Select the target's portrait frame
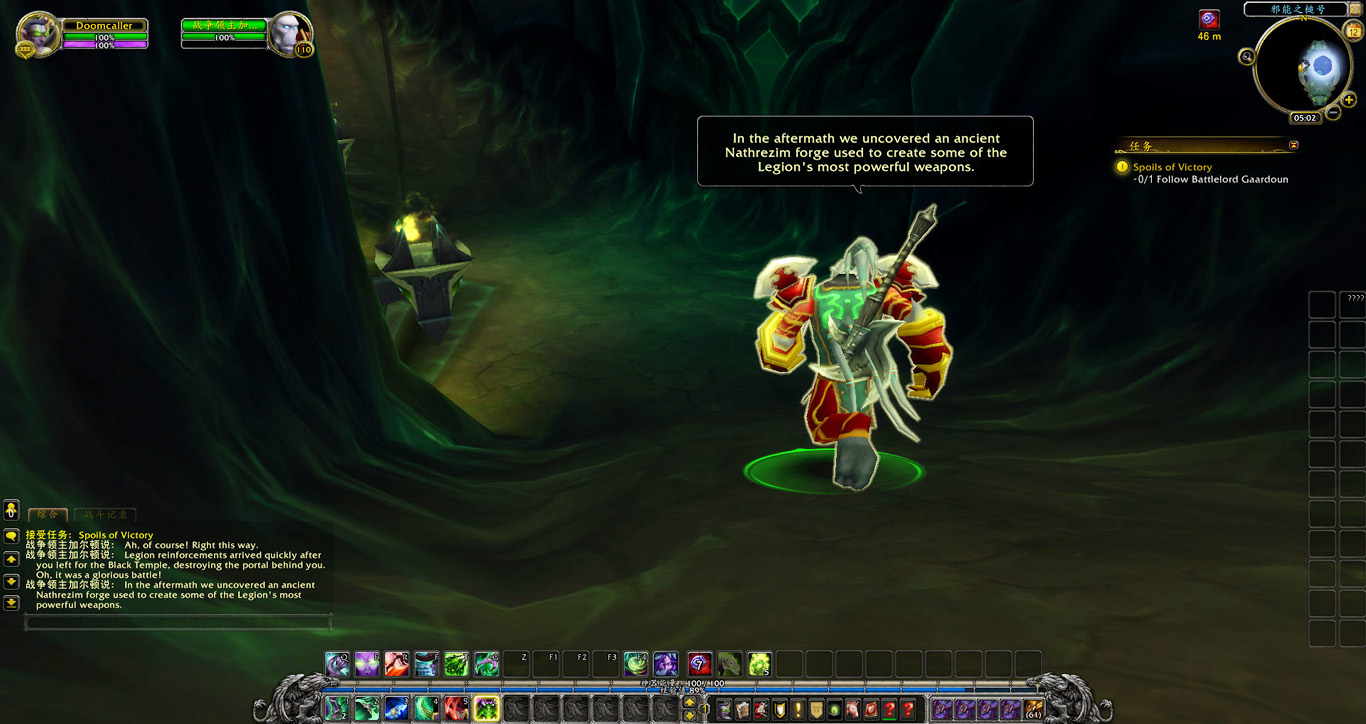The image size is (1366, 724). 288,33
